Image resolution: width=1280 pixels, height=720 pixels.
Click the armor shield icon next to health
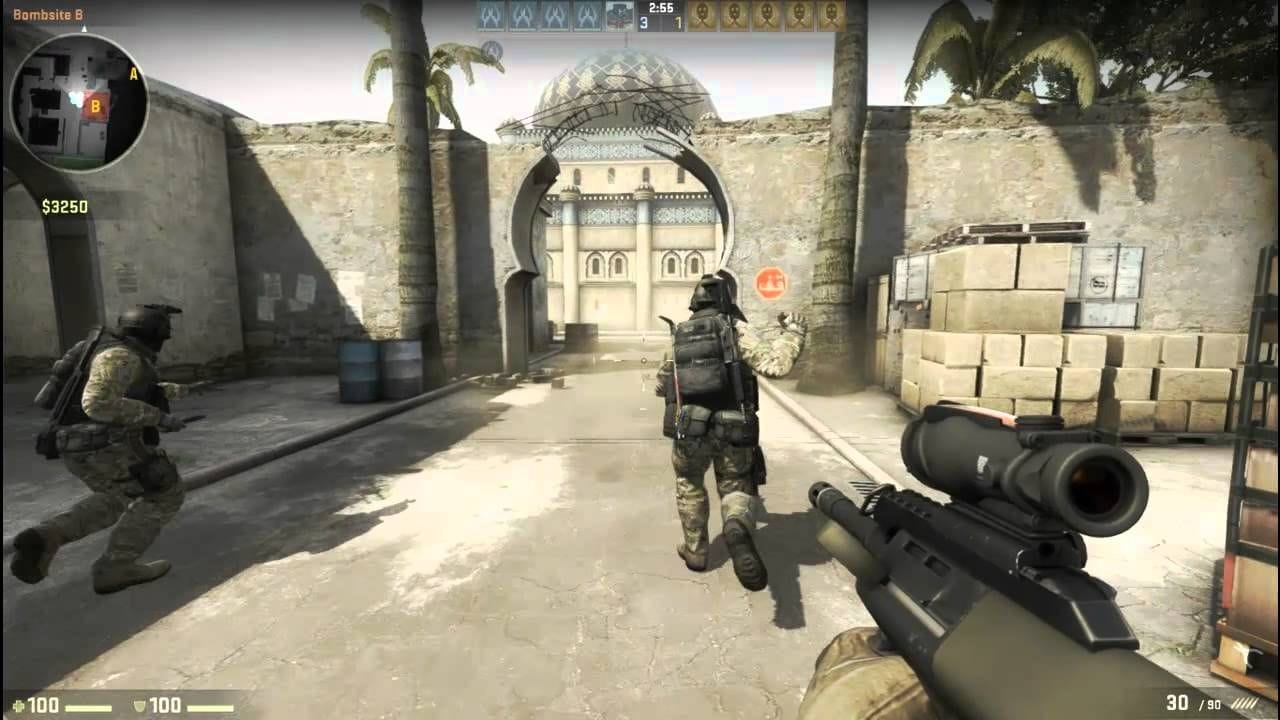[x=138, y=706]
